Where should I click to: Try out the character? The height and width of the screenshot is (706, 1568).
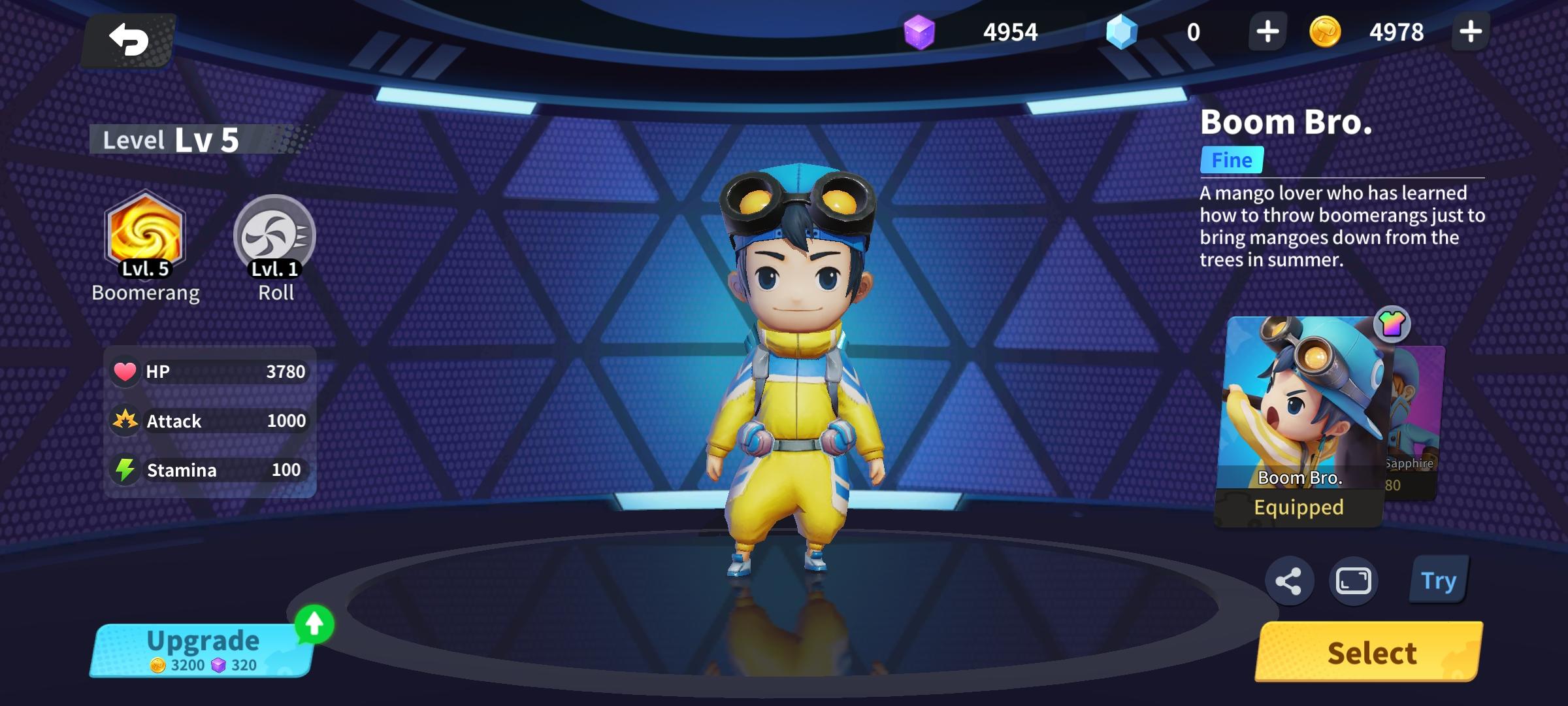(x=1438, y=580)
